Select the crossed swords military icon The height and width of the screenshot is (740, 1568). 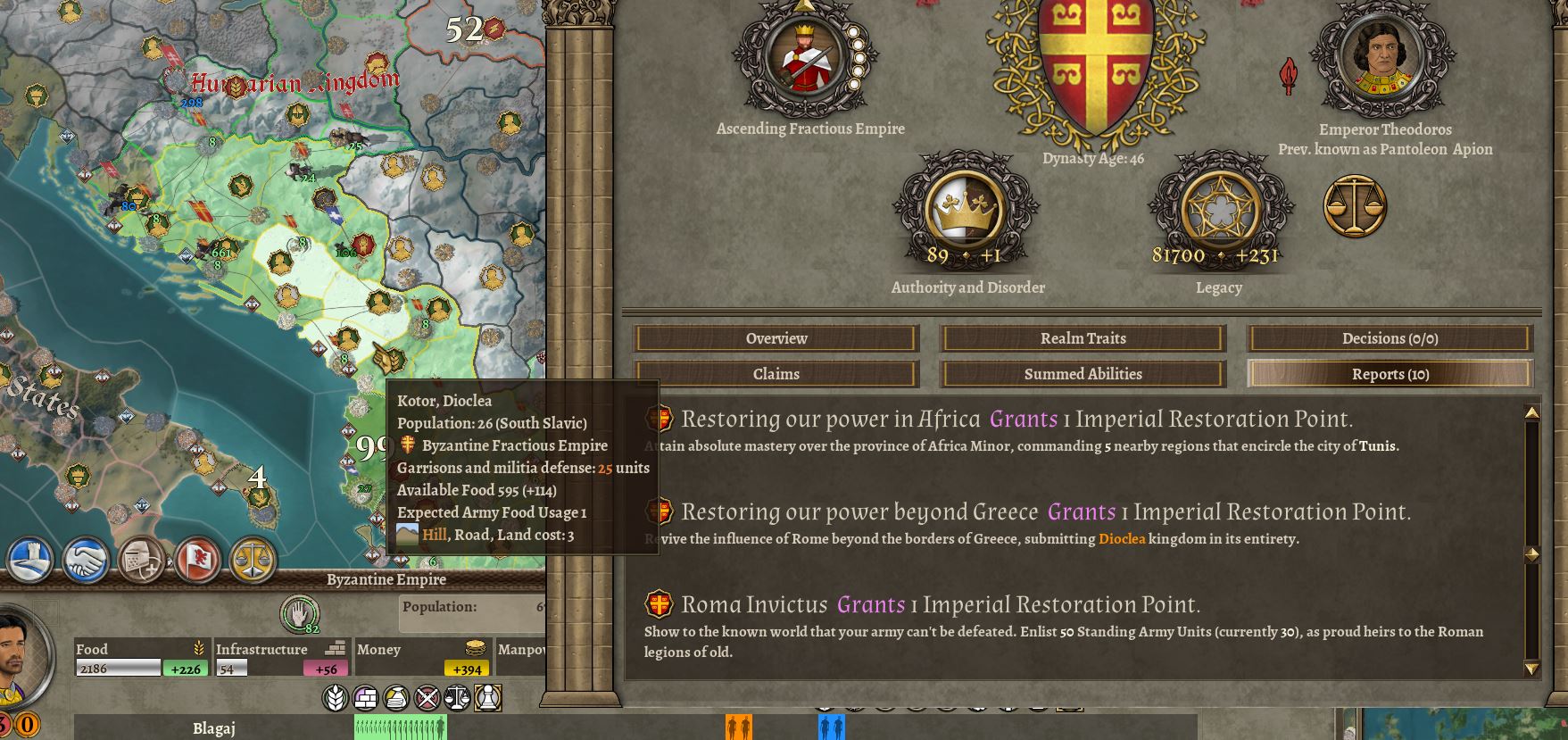tap(426, 700)
